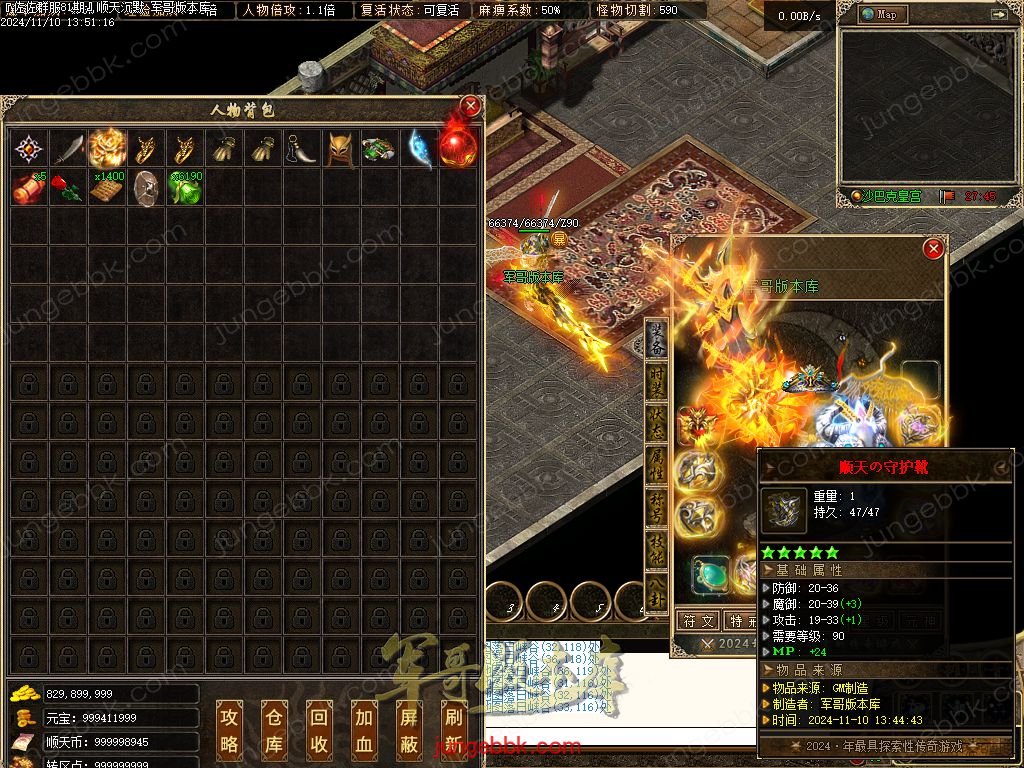Close the 人物背包 inventory window
Viewport: 1024px width, 768px height.
470,107
